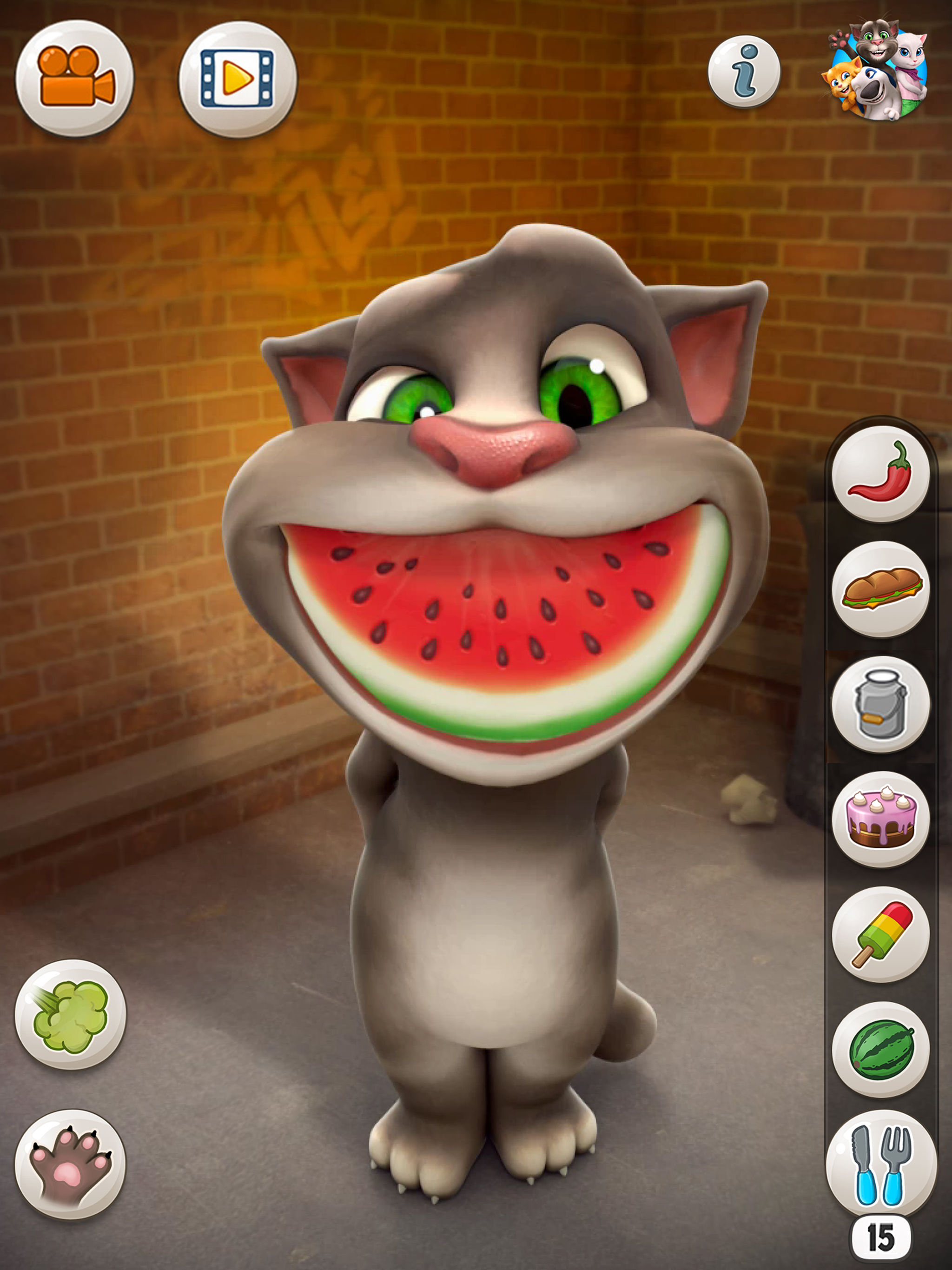Choose the pink cake

tap(880, 818)
